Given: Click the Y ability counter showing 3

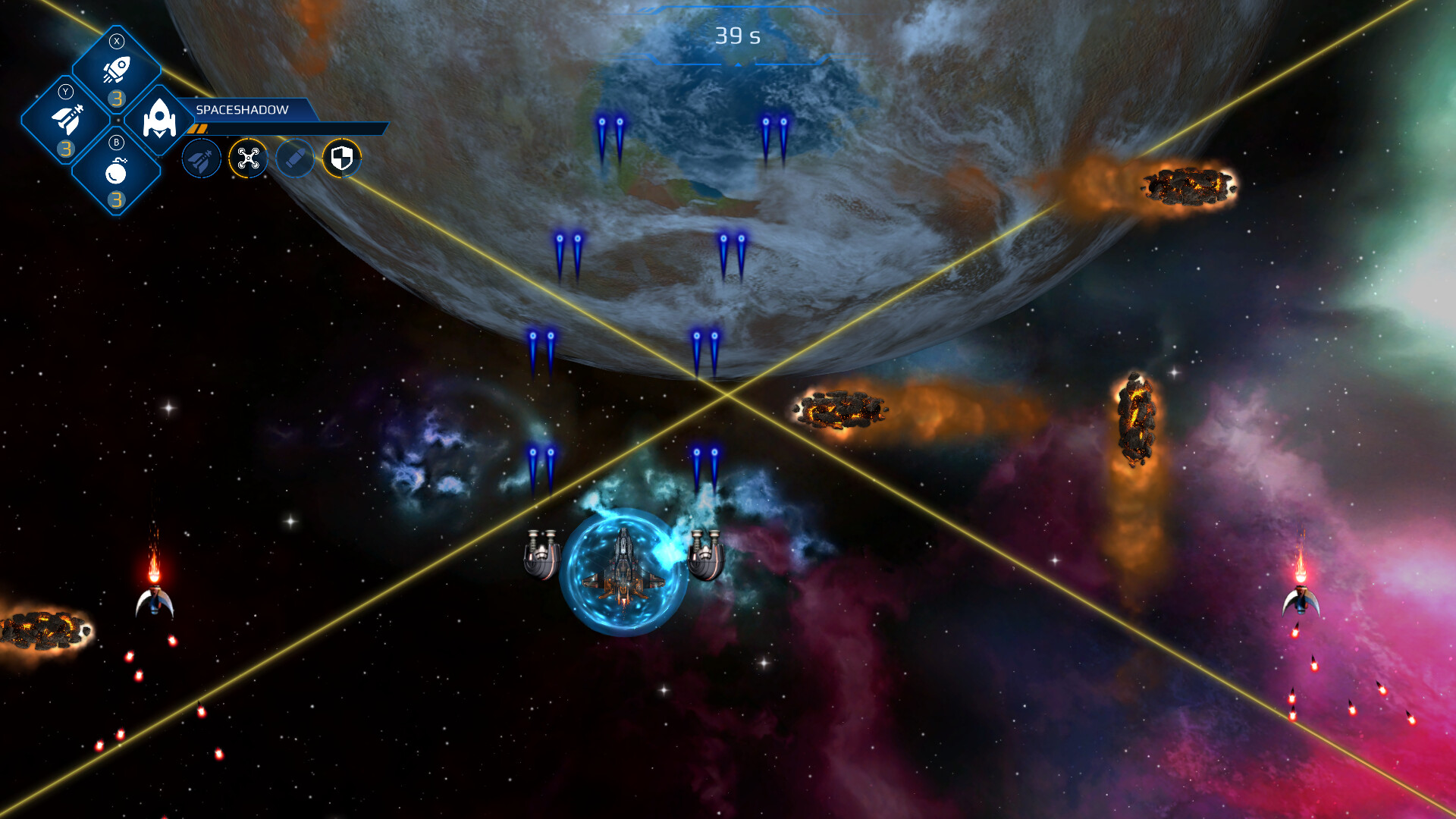Looking at the screenshot, I should pyautogui.click(x=66, y=149).
